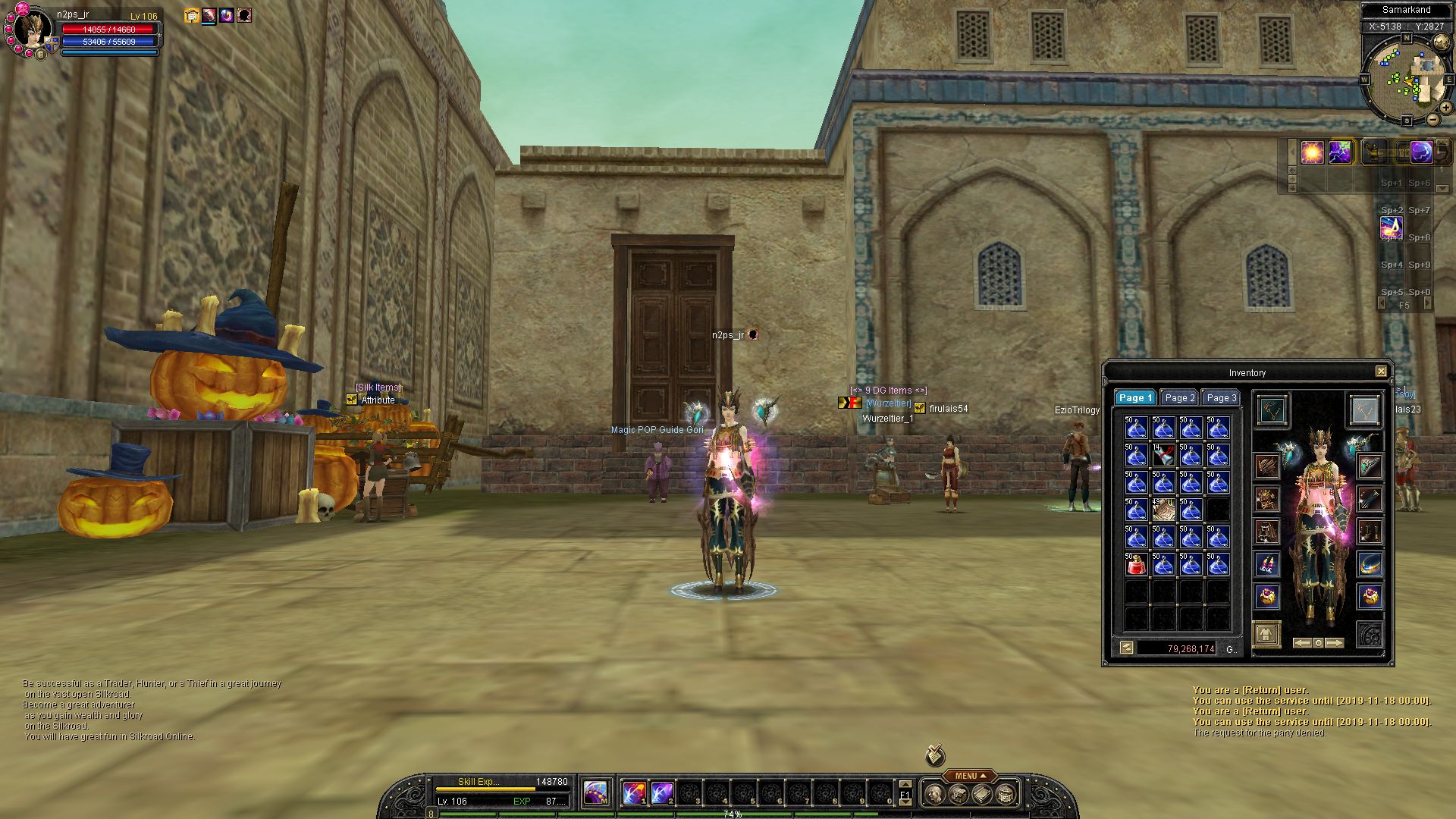Zoom out the minimap with minus button

pos(1432,119)
